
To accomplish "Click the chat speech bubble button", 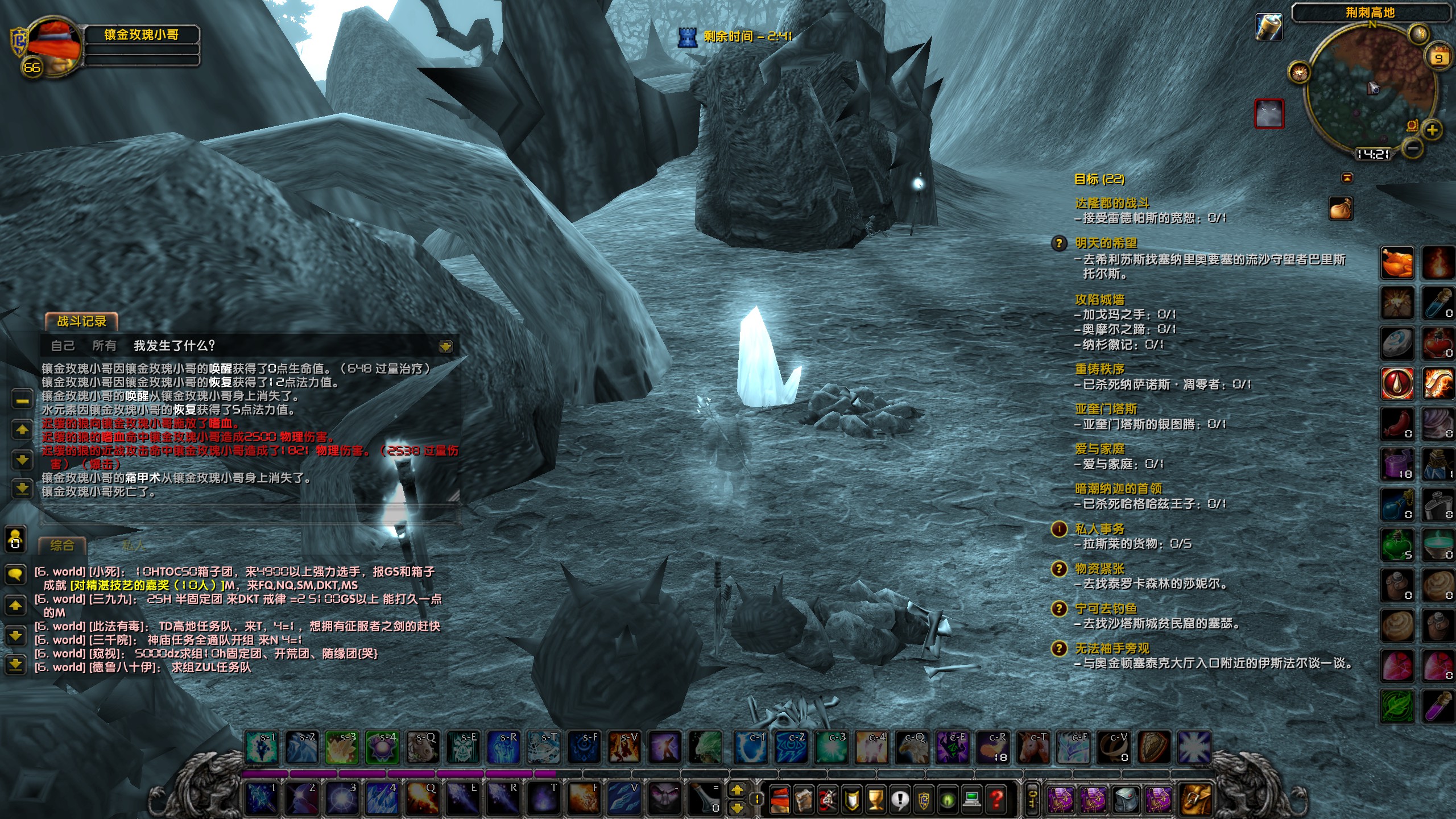I will [x=15, y=574].
